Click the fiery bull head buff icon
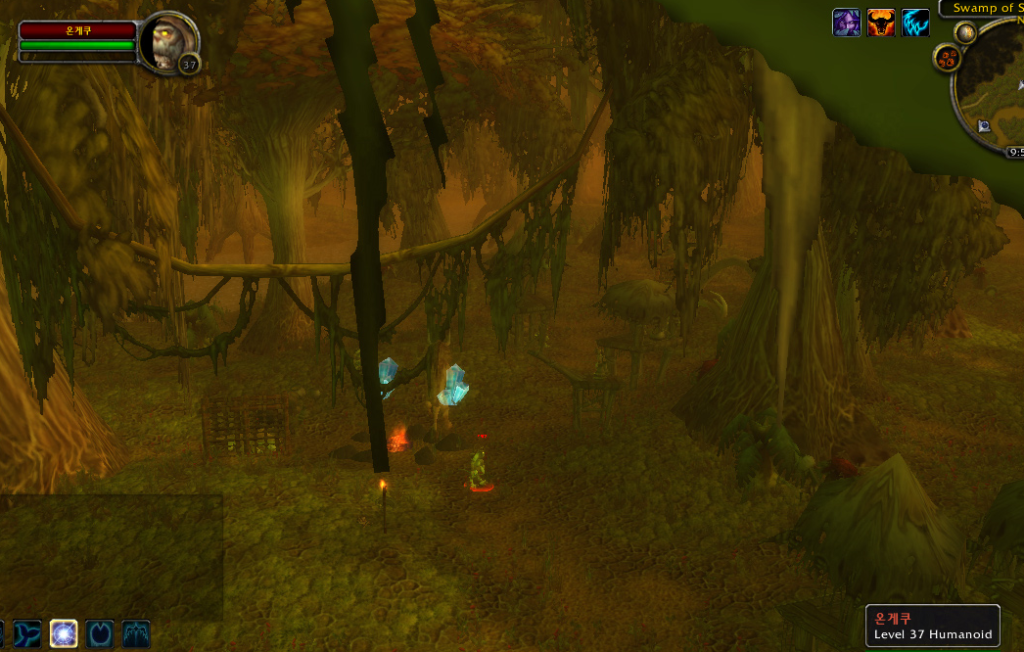 coord(881,23)
